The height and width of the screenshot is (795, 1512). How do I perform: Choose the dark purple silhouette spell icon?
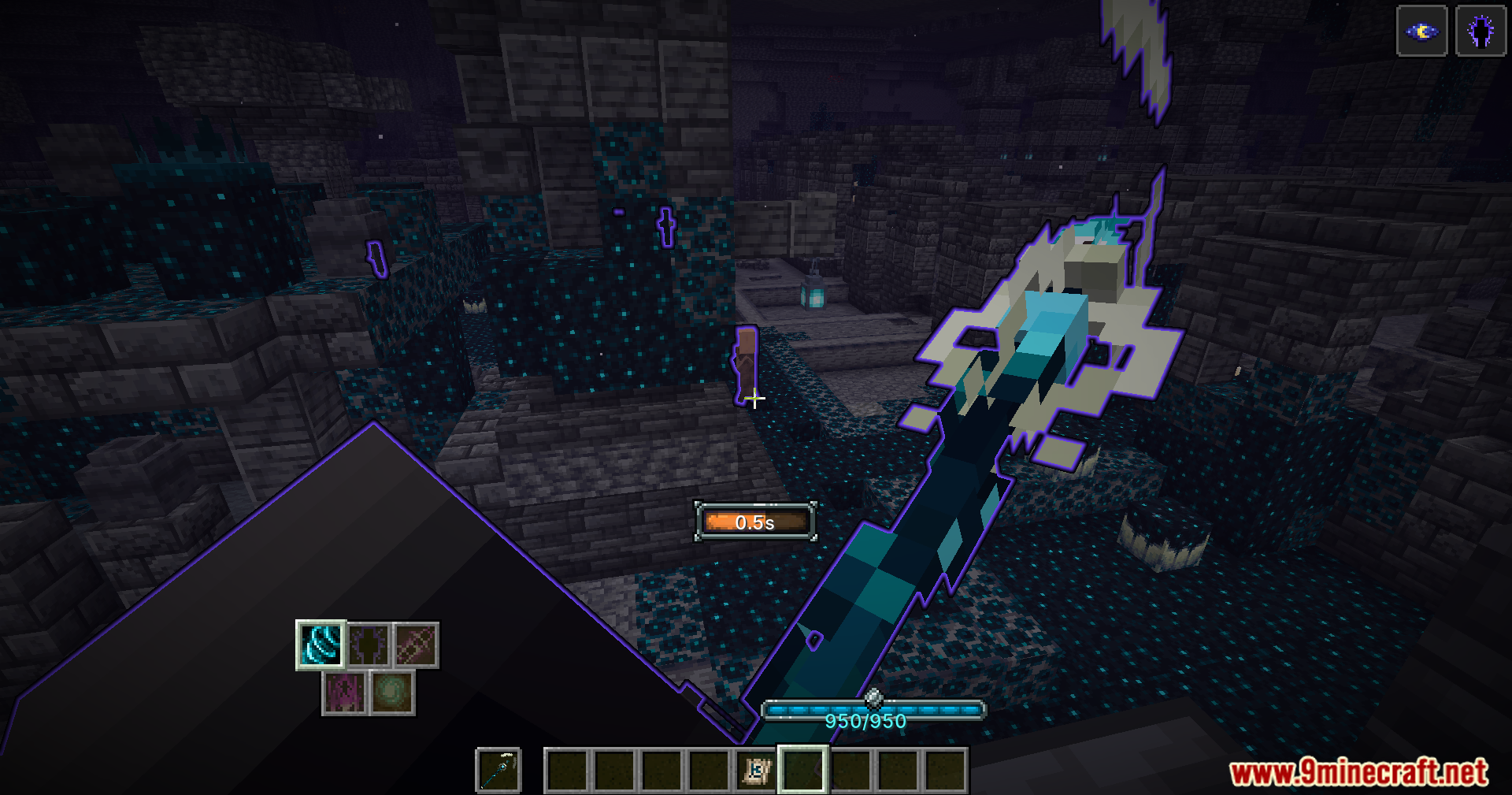click(369, 645)
